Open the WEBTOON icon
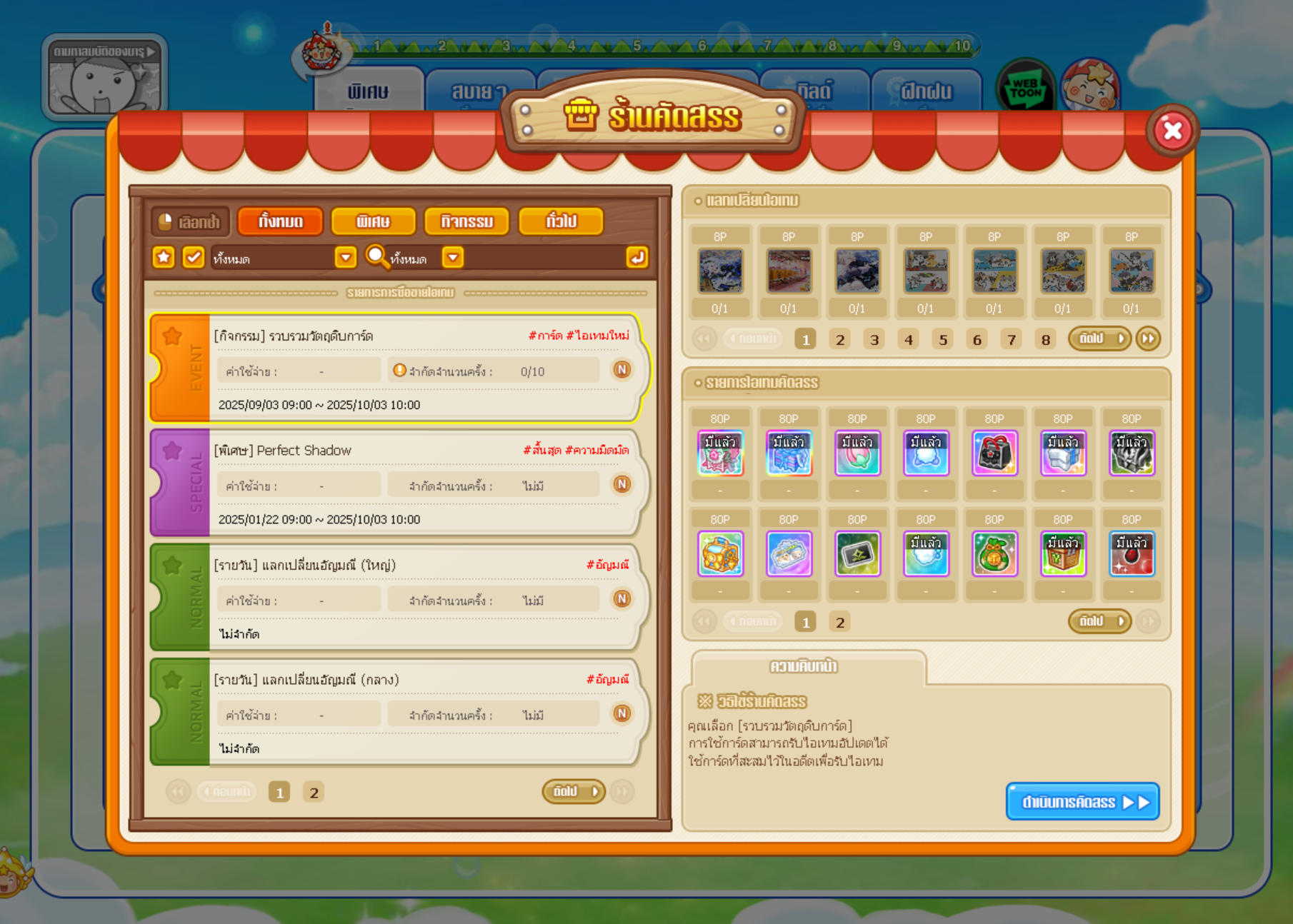The width and height of the screenshot is (1293, 924). coord(1025,89)
